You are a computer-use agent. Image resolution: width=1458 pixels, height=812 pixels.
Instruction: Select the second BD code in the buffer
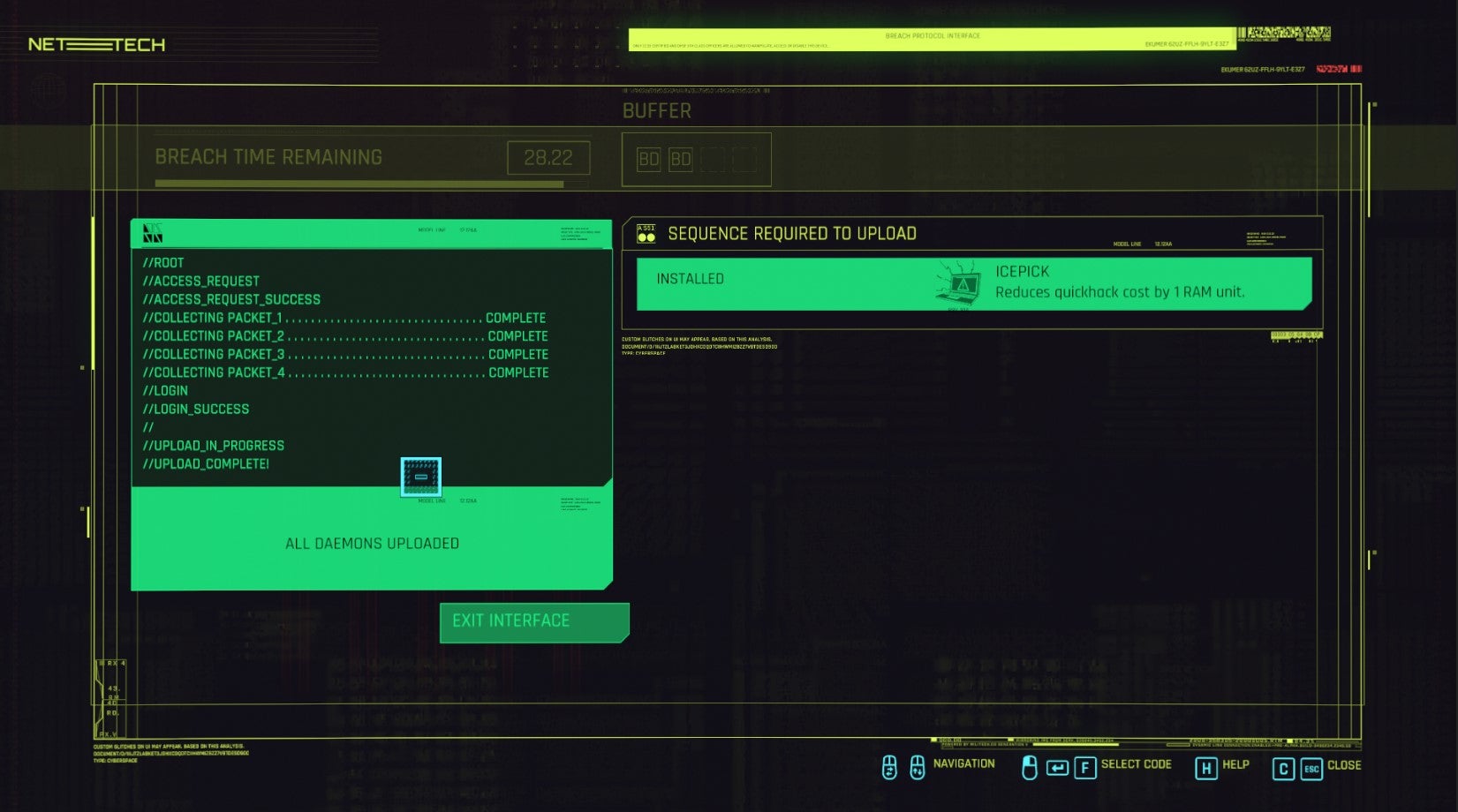click(x=679, y=160)
